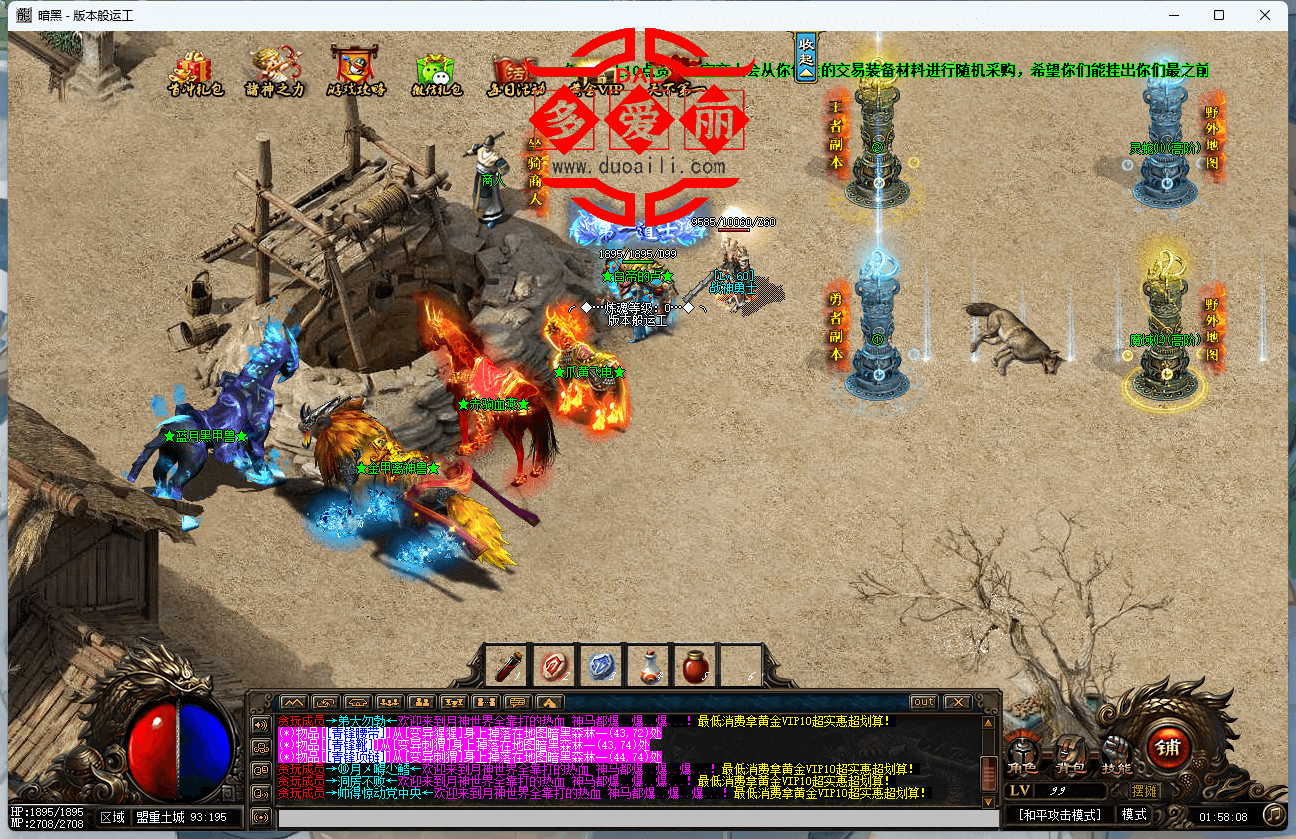This screenshot has width=1296, height=839.
Task: Click the chat panel's out button
Action: pos(923,702)
